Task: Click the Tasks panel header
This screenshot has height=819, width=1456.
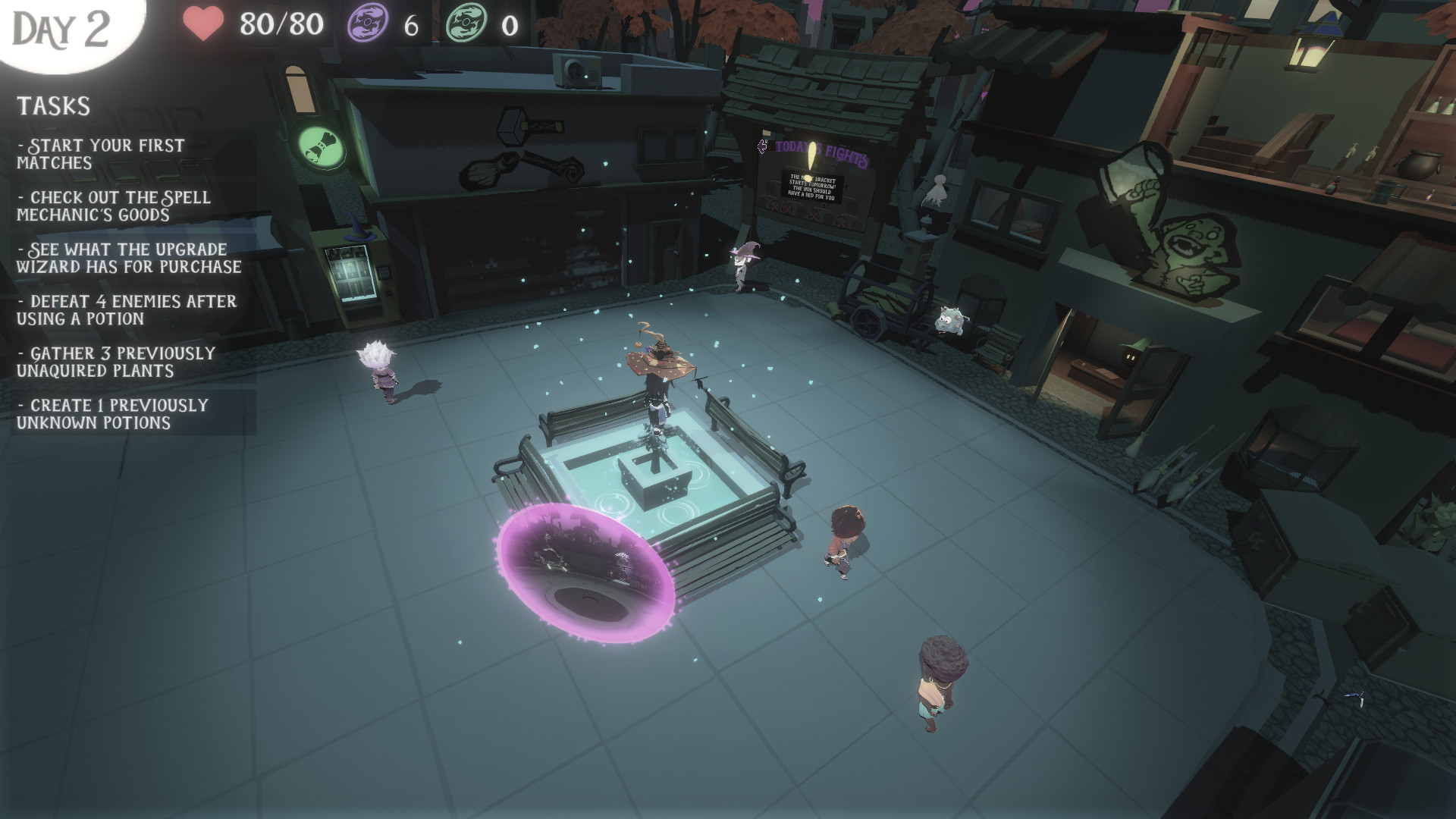Action: tap(54, 106)
